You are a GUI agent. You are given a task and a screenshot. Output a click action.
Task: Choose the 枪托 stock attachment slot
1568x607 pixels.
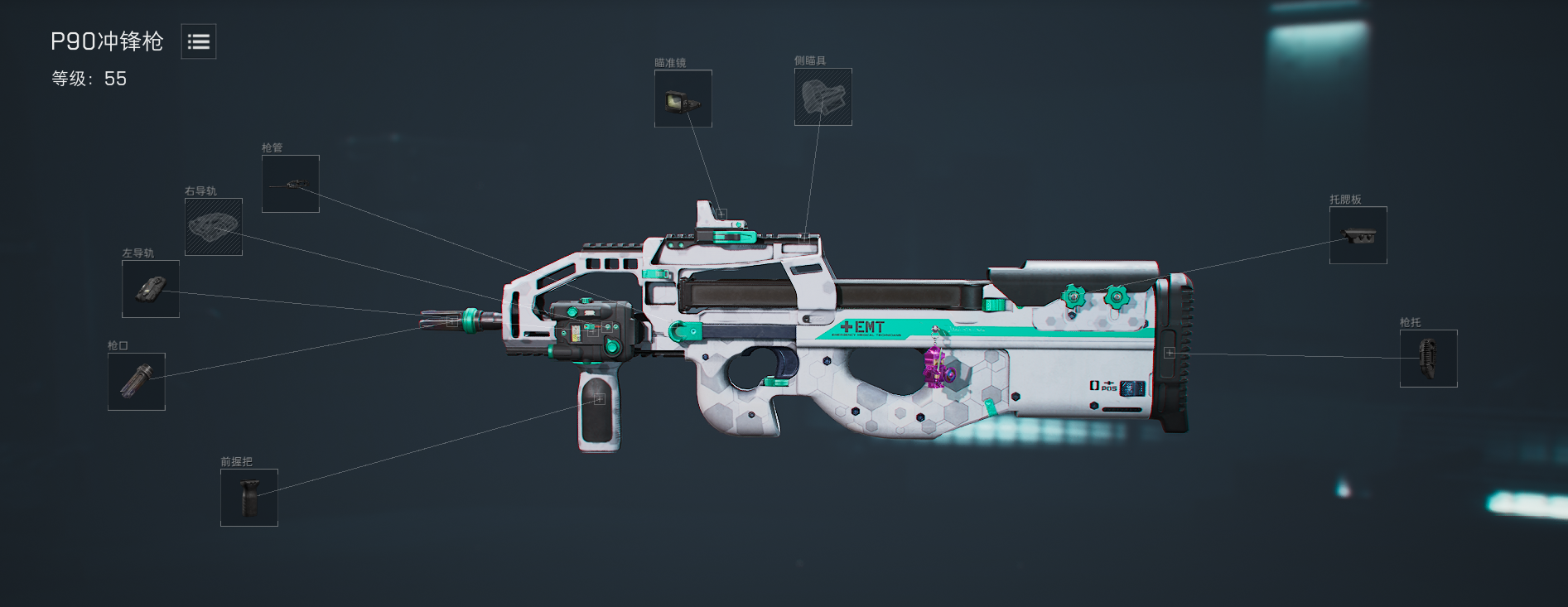point(1428,359)
